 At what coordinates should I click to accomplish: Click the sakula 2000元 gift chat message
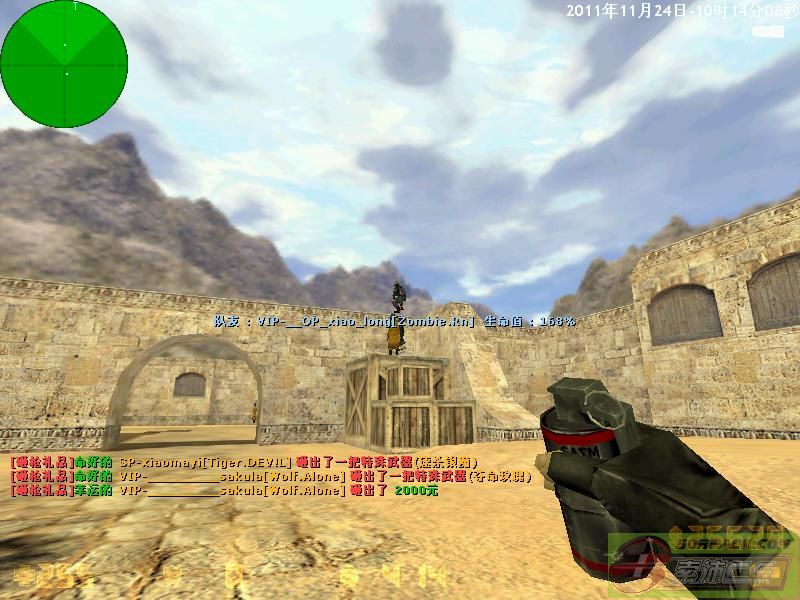click(x=225, y=491)
